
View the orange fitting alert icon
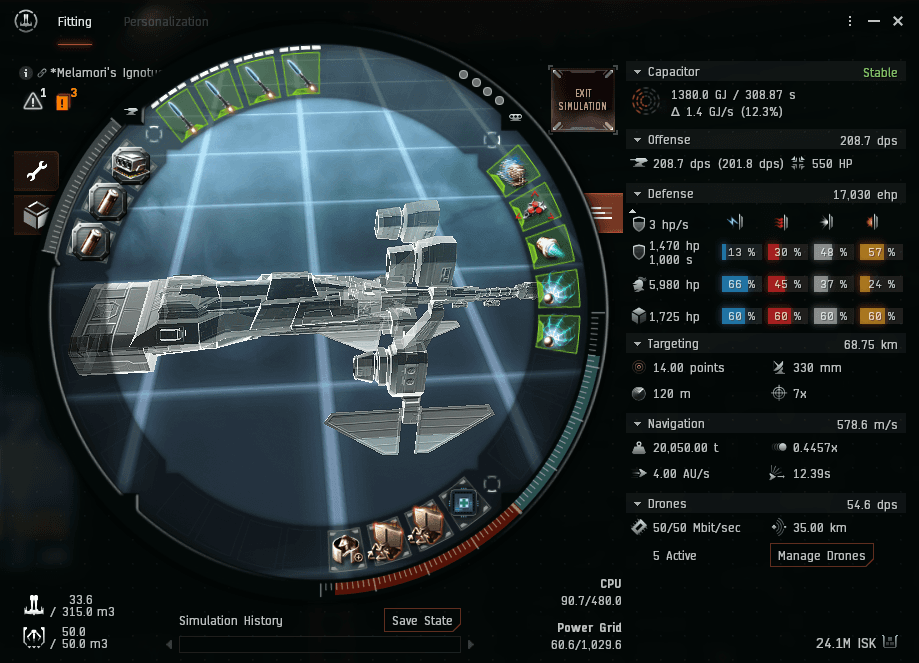[62, 100]
